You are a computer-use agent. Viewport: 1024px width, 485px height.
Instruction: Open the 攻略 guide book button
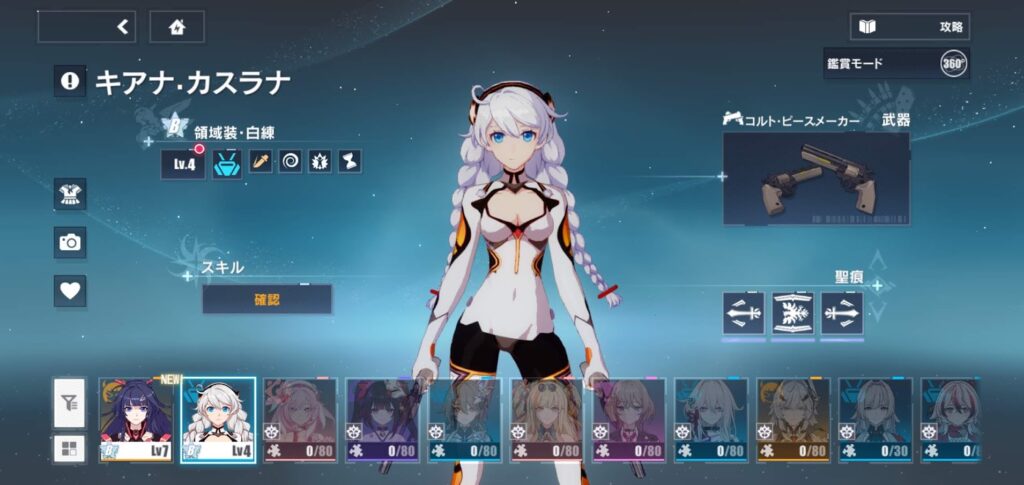(909, 27)
